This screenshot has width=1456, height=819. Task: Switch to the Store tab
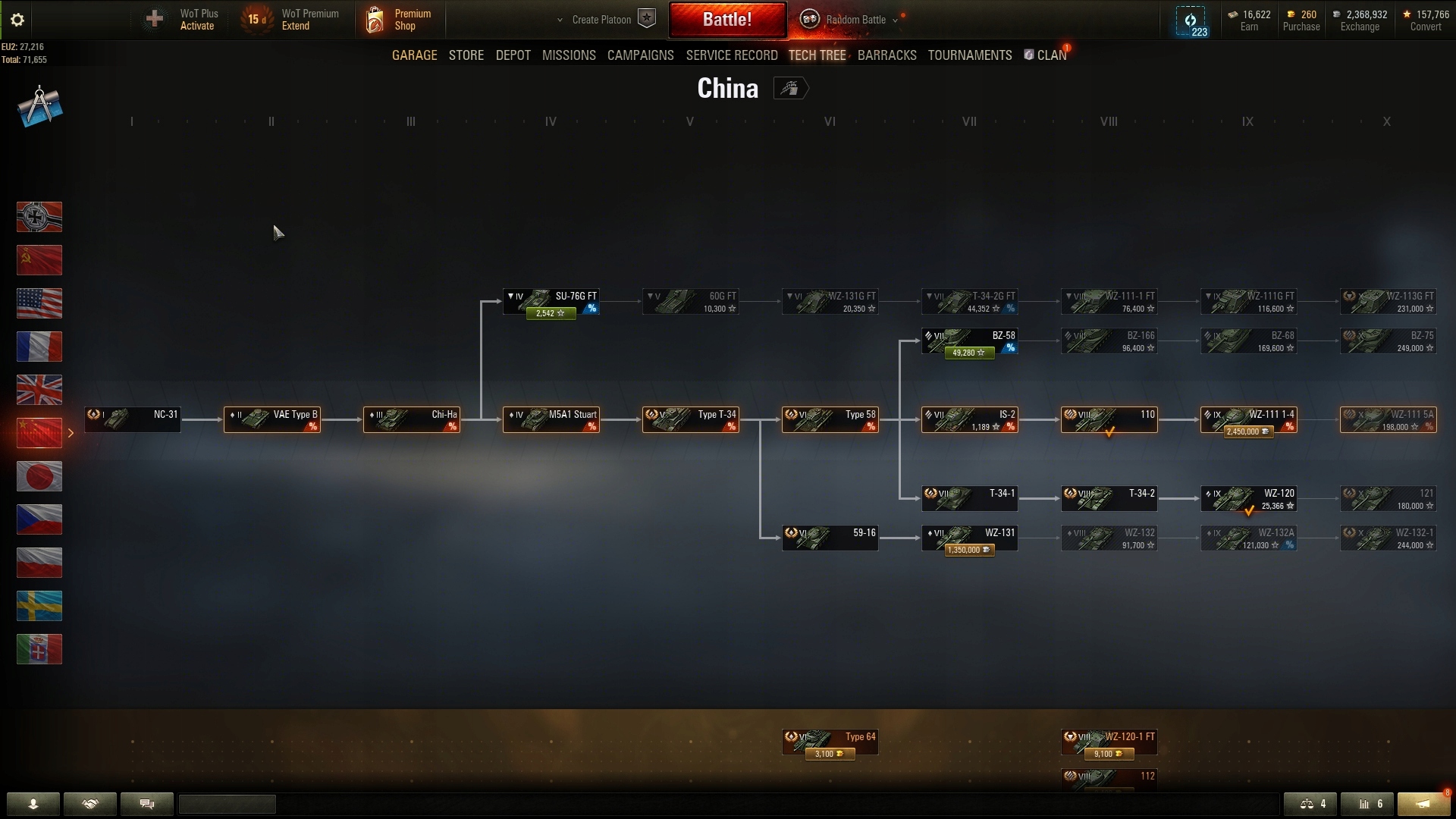[466, 55]
